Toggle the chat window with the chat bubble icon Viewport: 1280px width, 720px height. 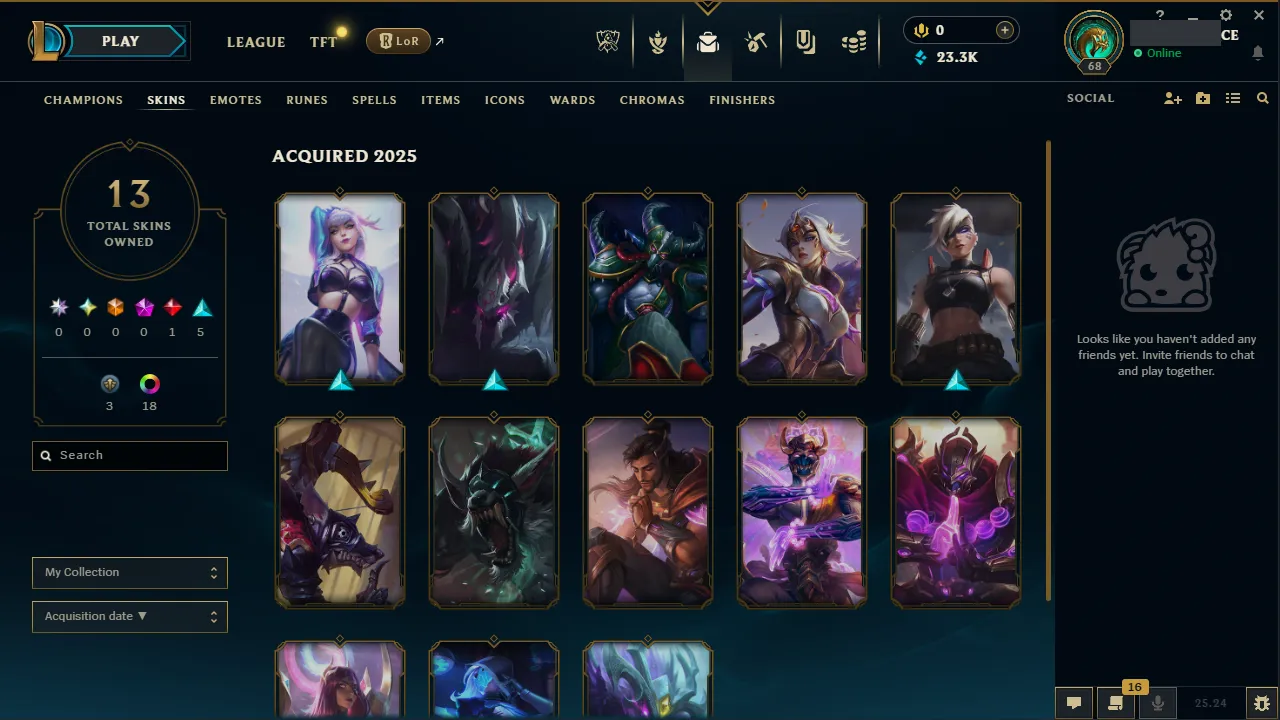click(1073, 703)
